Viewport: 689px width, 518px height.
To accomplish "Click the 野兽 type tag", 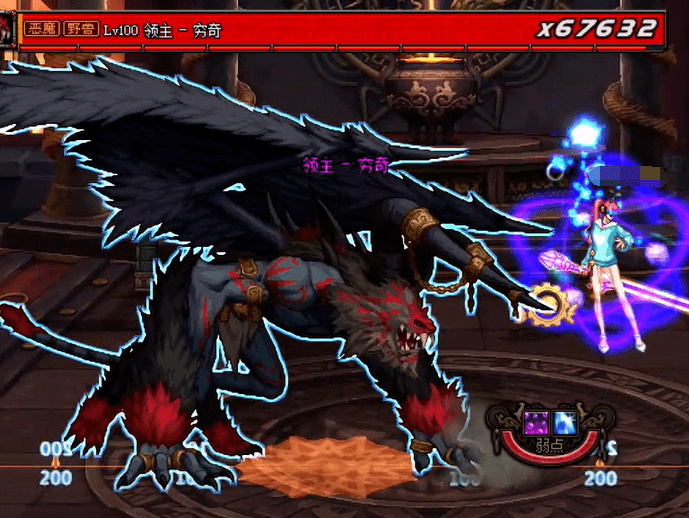I will click(x=81, y=30).
